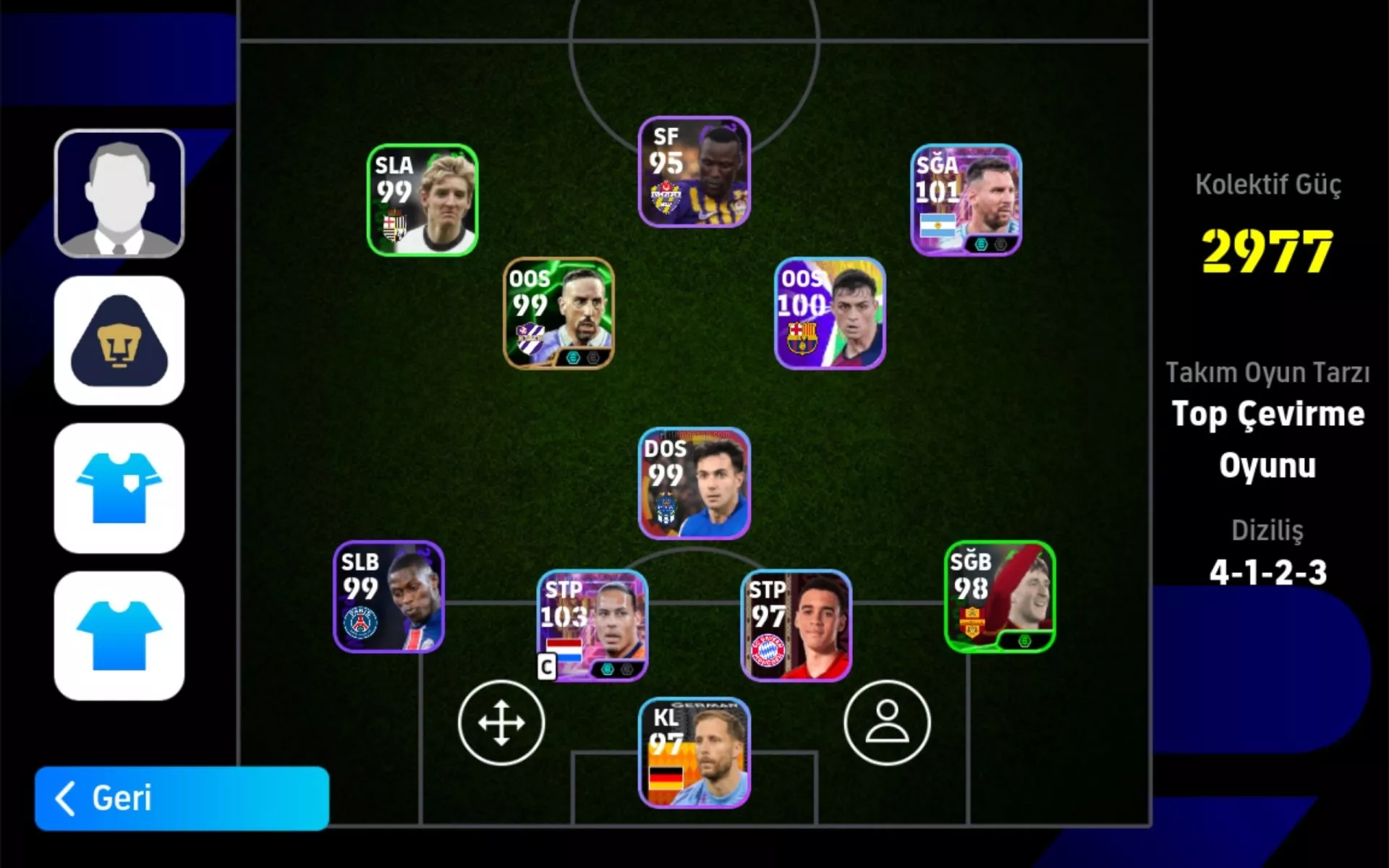Open the Top Çevirme Oyunu playstyle
Screen dimensions: 1389x868
click(1267, 439)
